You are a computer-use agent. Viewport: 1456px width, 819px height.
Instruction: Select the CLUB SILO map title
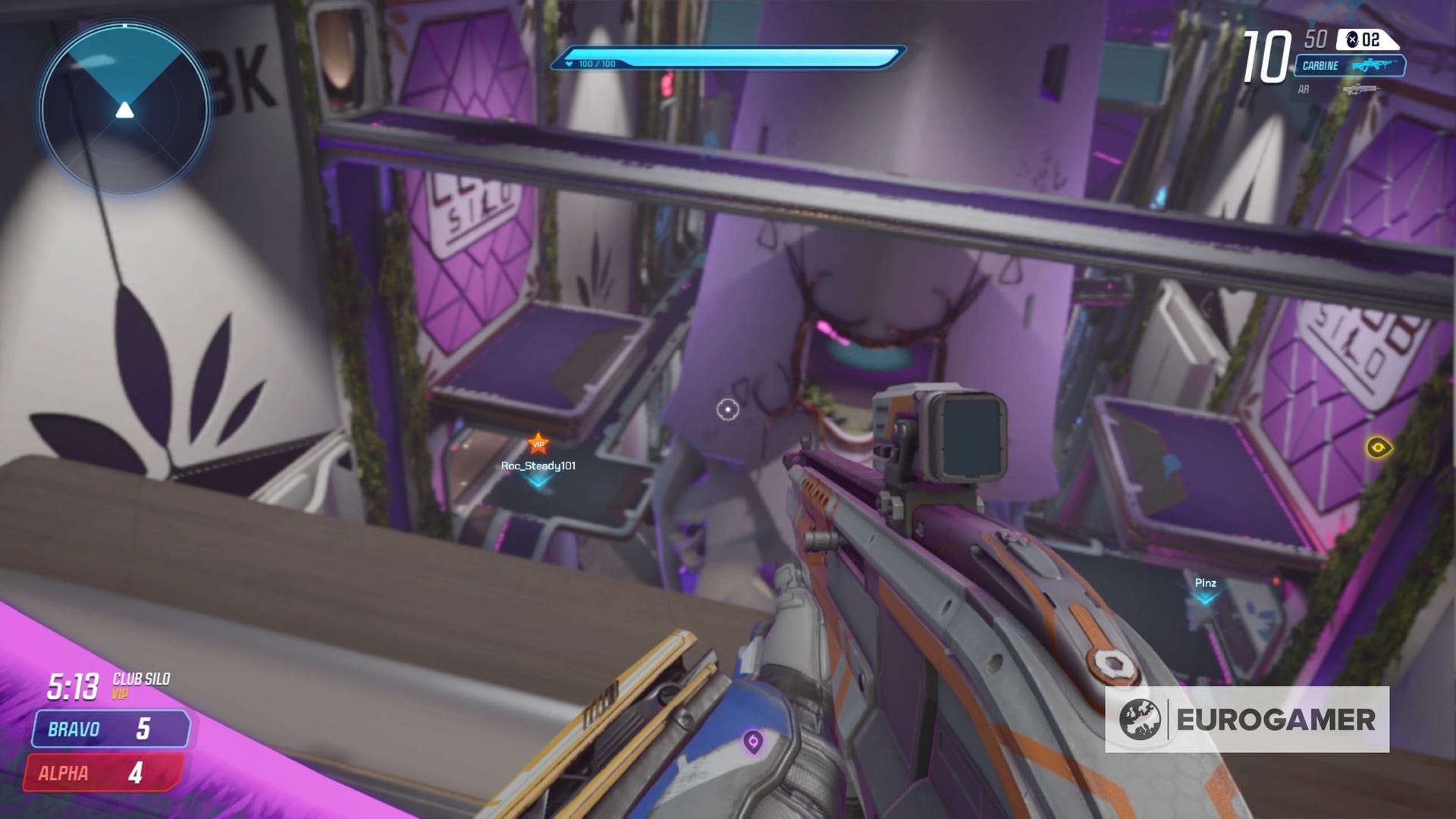point(142,680)
